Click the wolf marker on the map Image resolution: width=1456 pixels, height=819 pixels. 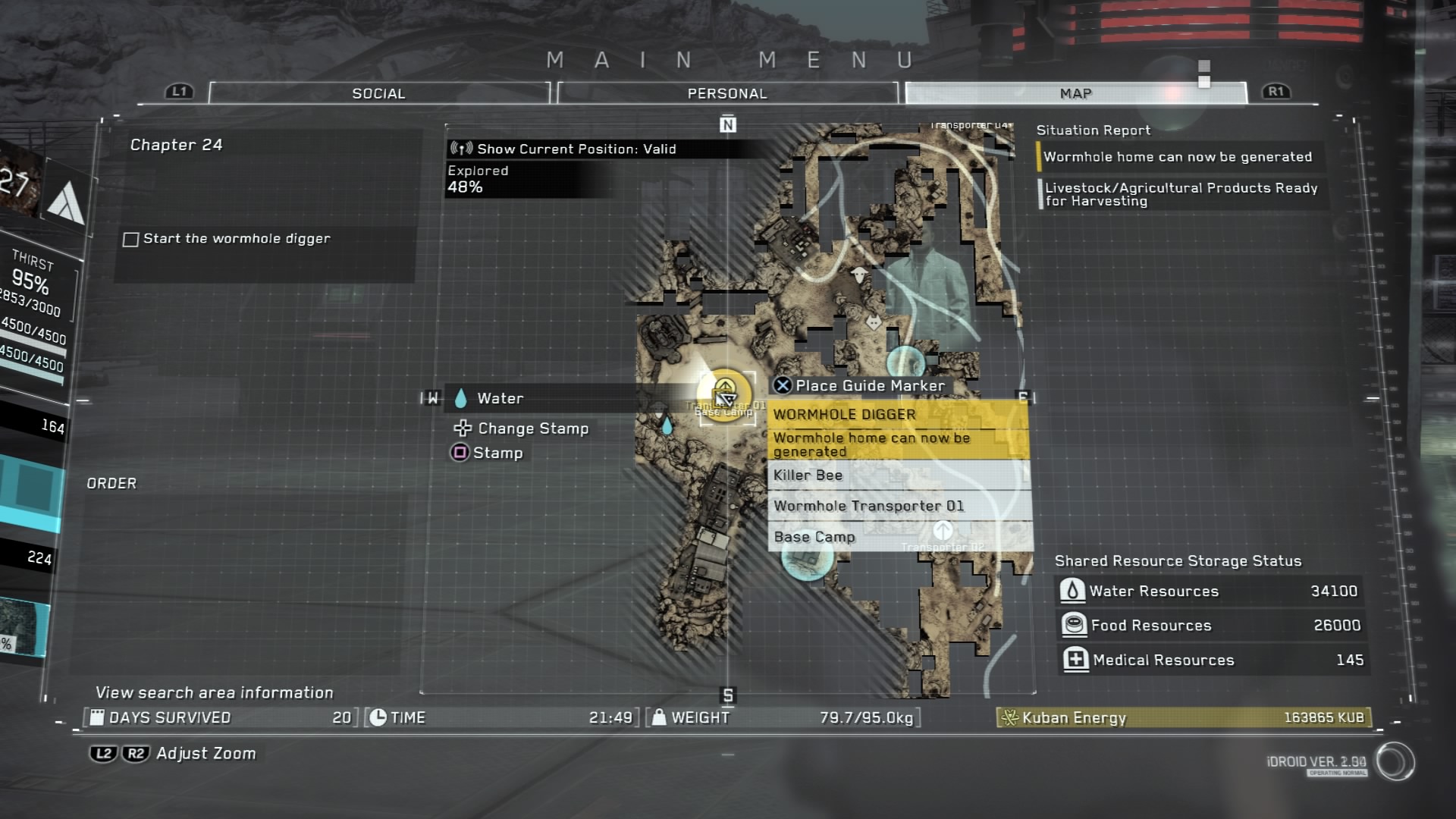point(874,322)
